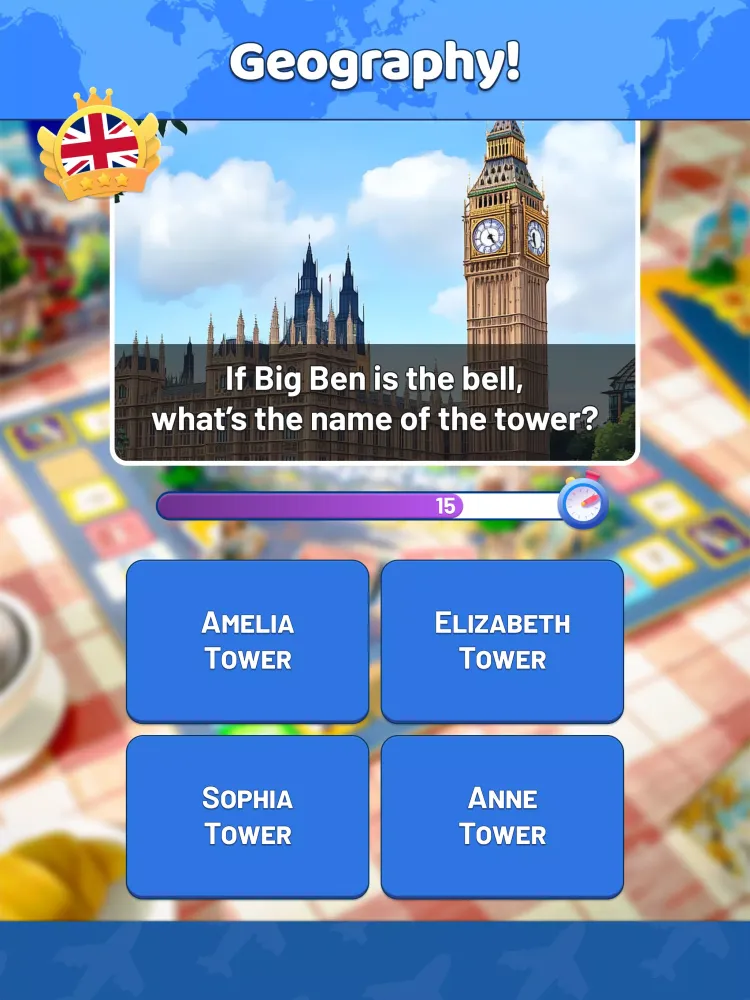The height and width of the screenshot is (1000, 750).
Task: Pick the Sophia Tower option
Action: pos(247,816)
